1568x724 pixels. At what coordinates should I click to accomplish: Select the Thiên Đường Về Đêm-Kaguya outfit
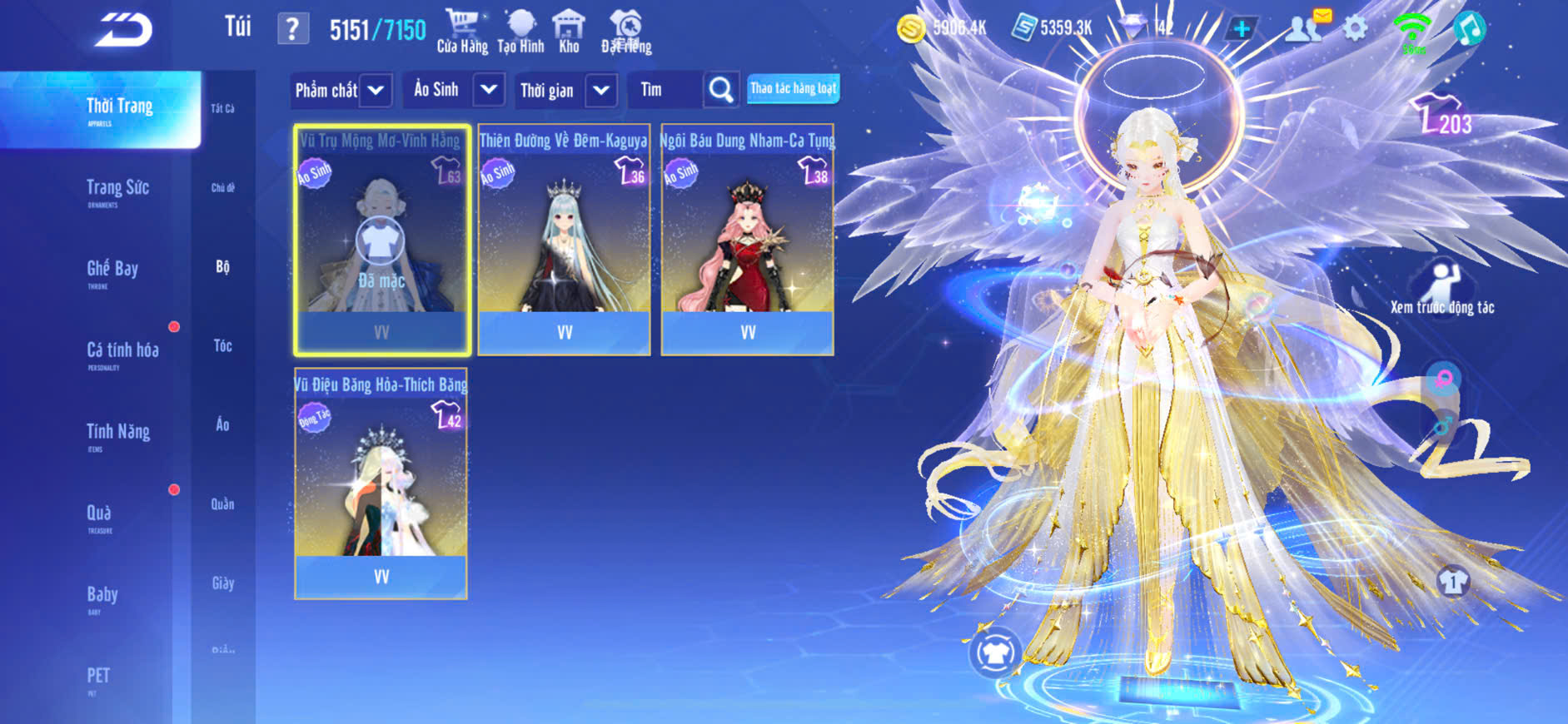(x=564, y=241)
